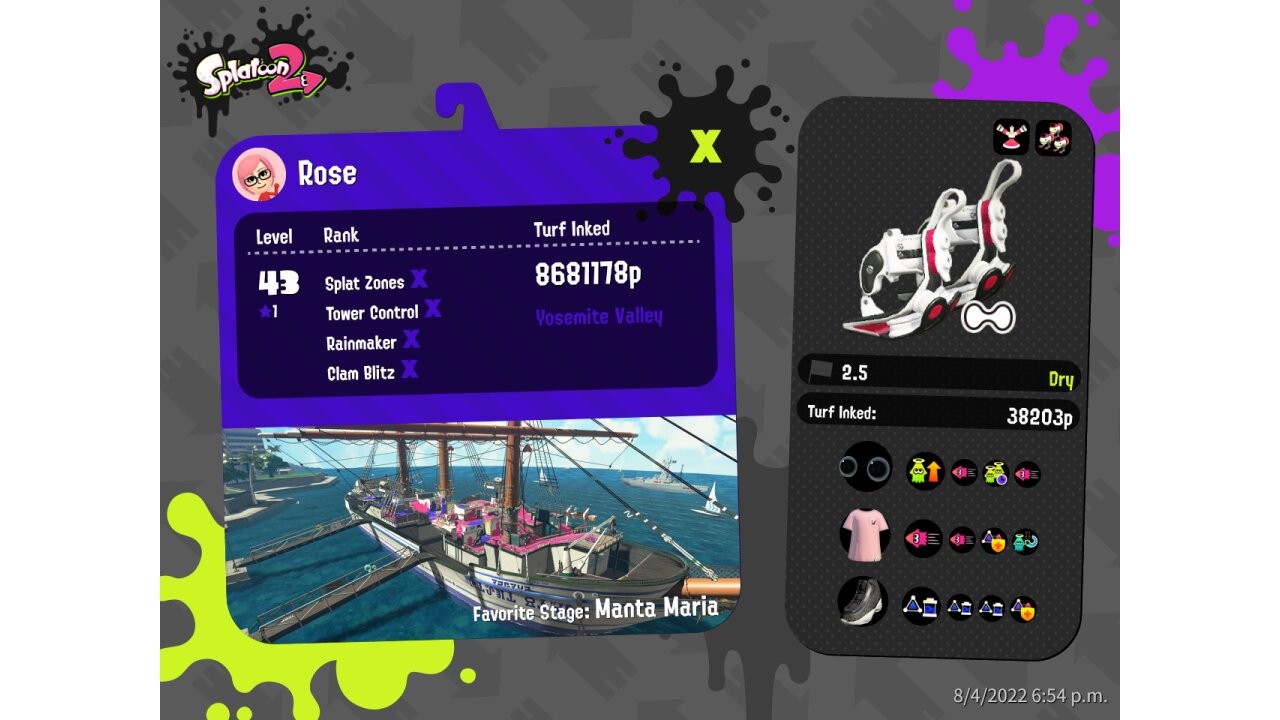Select Rose's player avatar
The width and height of the screenshot is (1280, 720).
click(259, 175)
